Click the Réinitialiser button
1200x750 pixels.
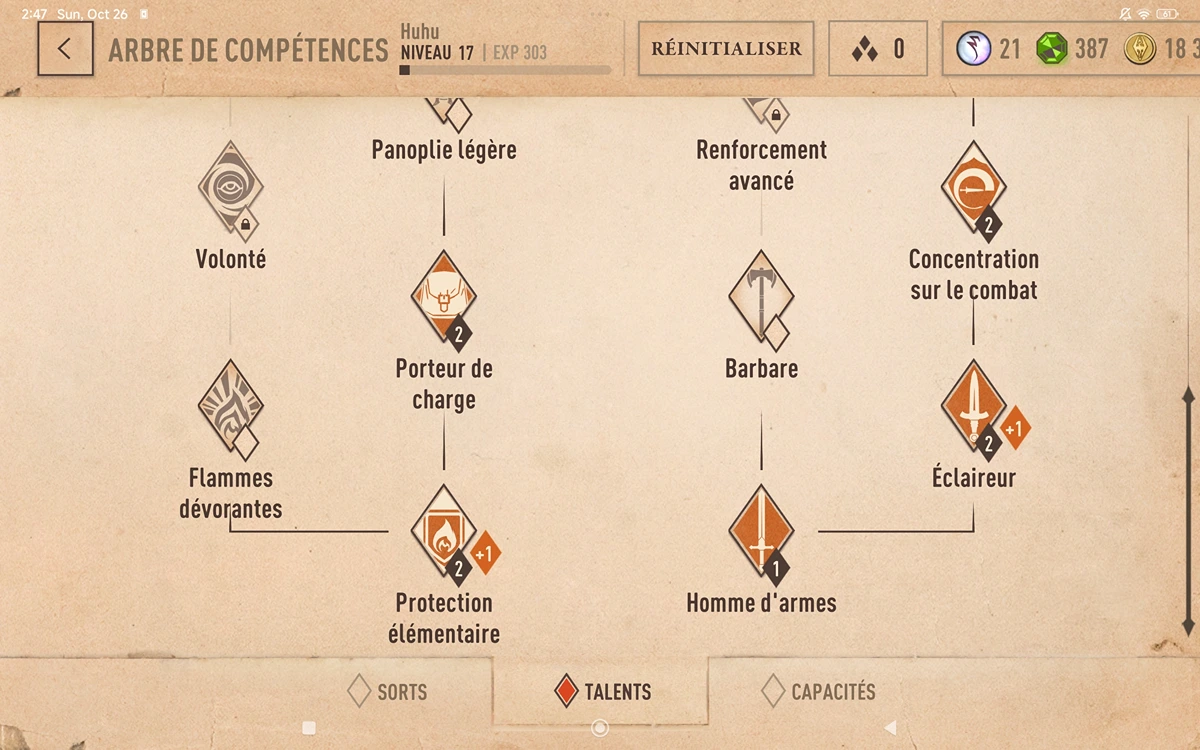click(x=726, y=49)
